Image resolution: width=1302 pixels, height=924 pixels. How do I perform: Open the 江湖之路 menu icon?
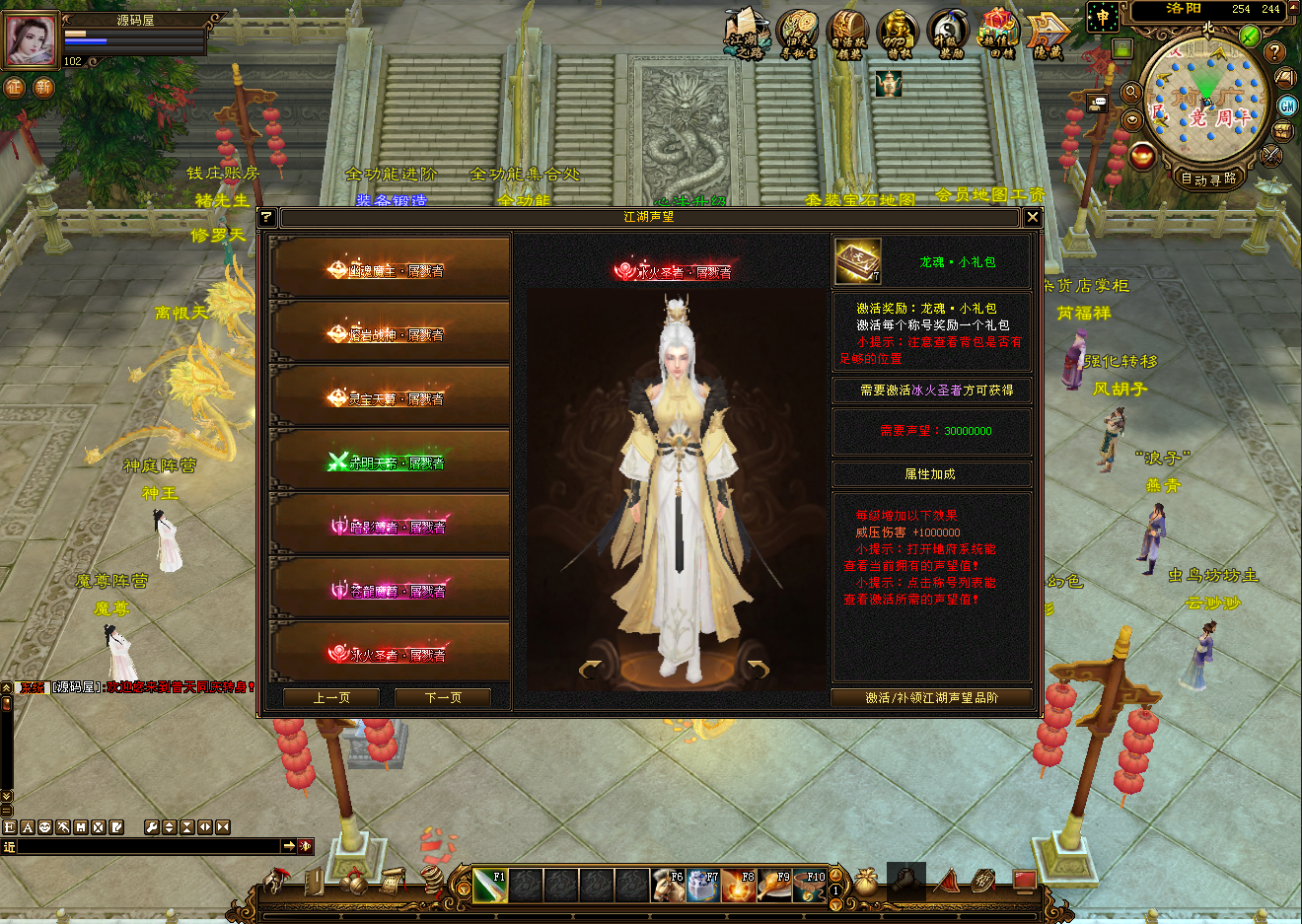point(745,35)
